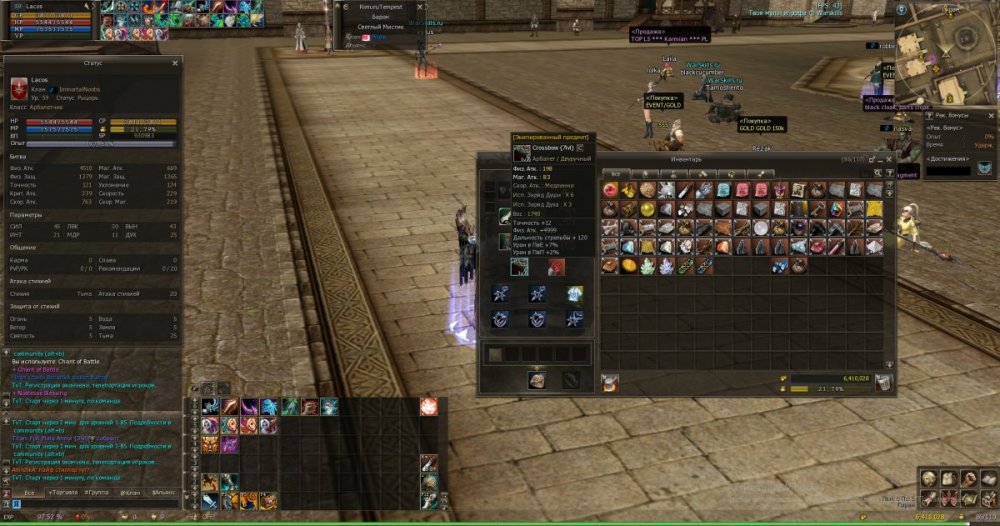Switch chat to the Group tab

pyautogui.click(x=99, y=493)
